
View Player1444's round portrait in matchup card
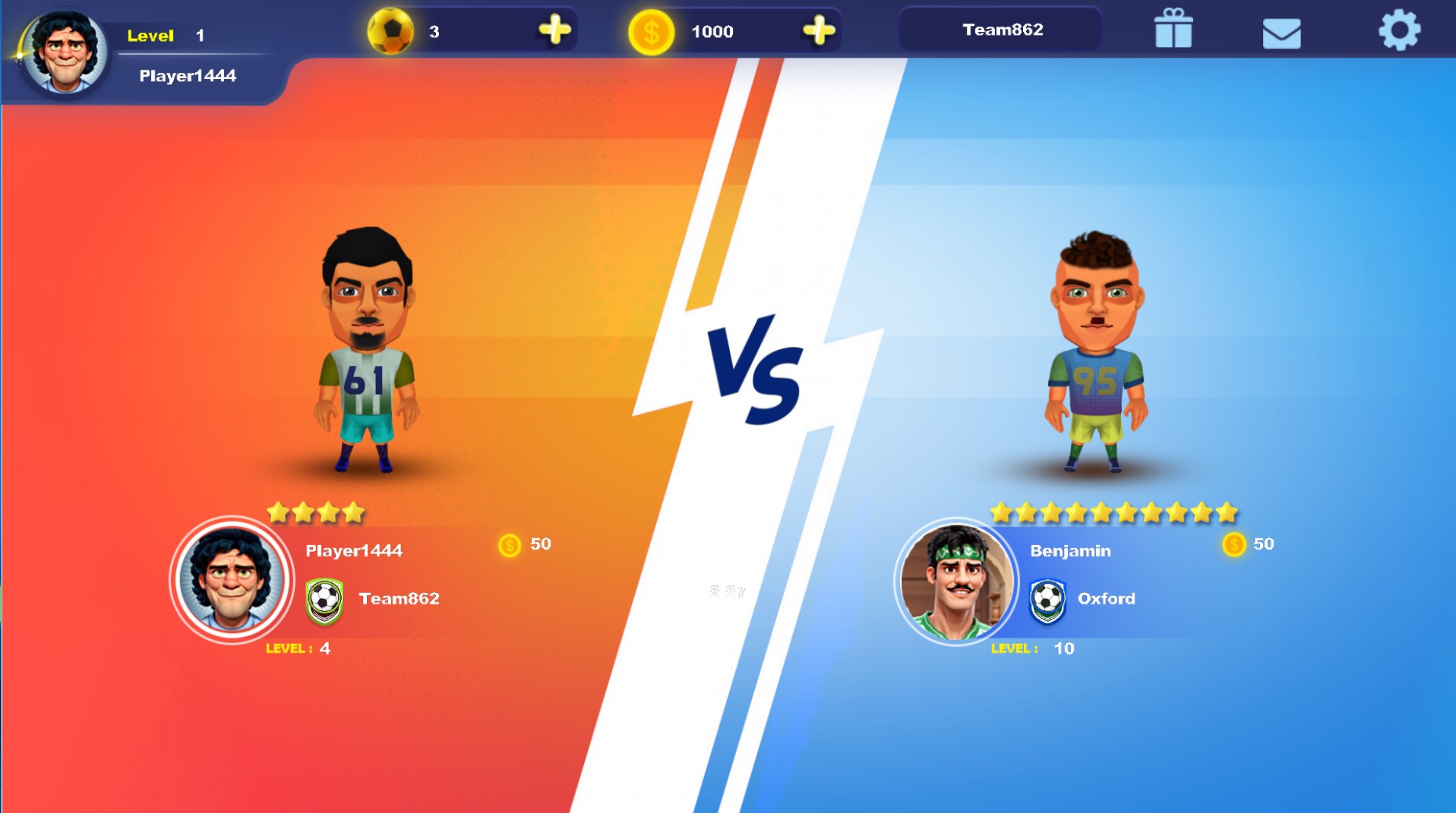click(x=231, y=581)
